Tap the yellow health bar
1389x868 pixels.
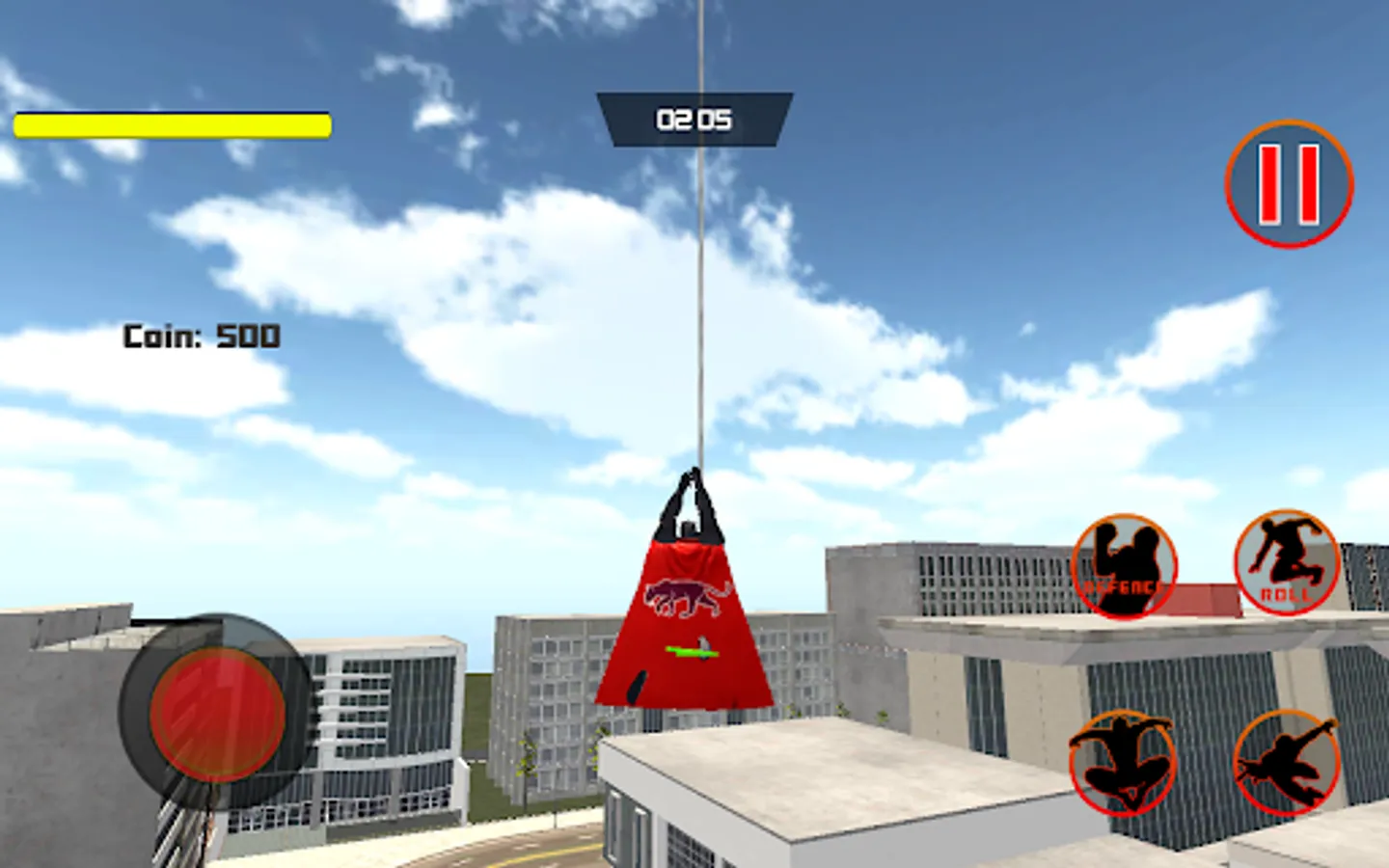171,125
